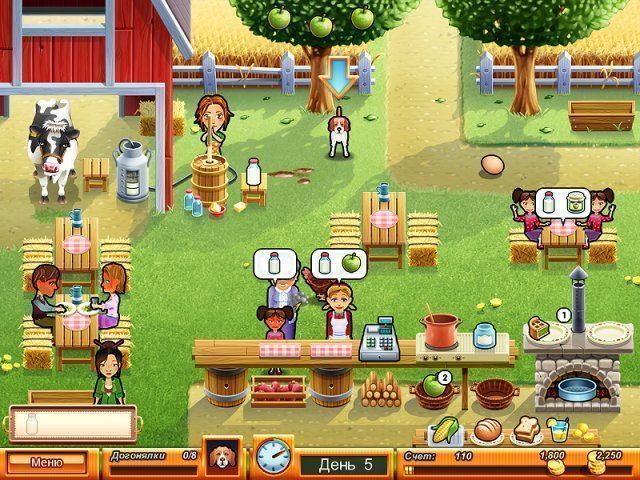Screen dimensions: 640x480
Task: Grab the lemonade glass item
Action: click(558, 430)
